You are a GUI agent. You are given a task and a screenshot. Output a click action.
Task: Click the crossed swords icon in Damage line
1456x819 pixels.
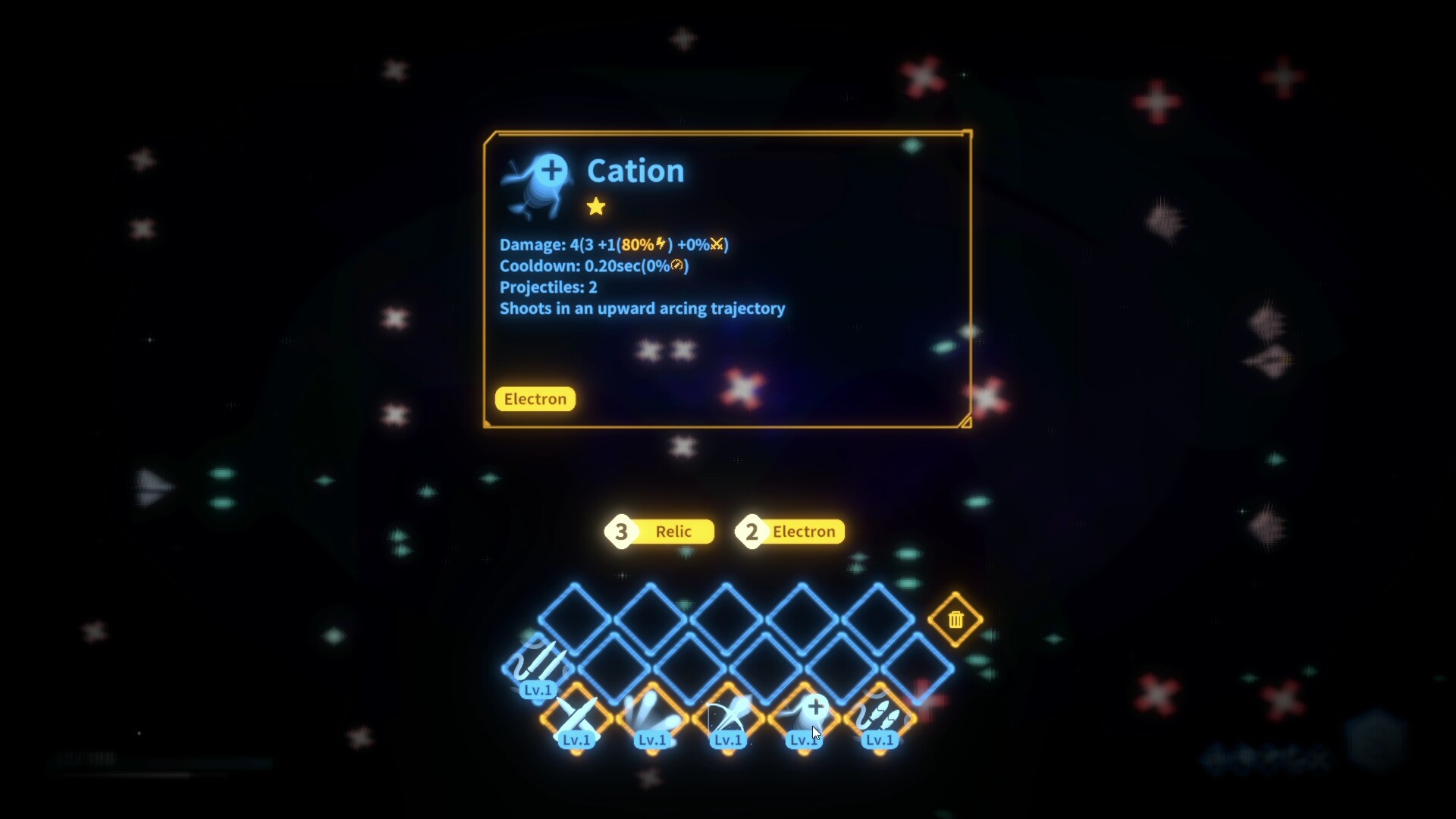[716, 243]
